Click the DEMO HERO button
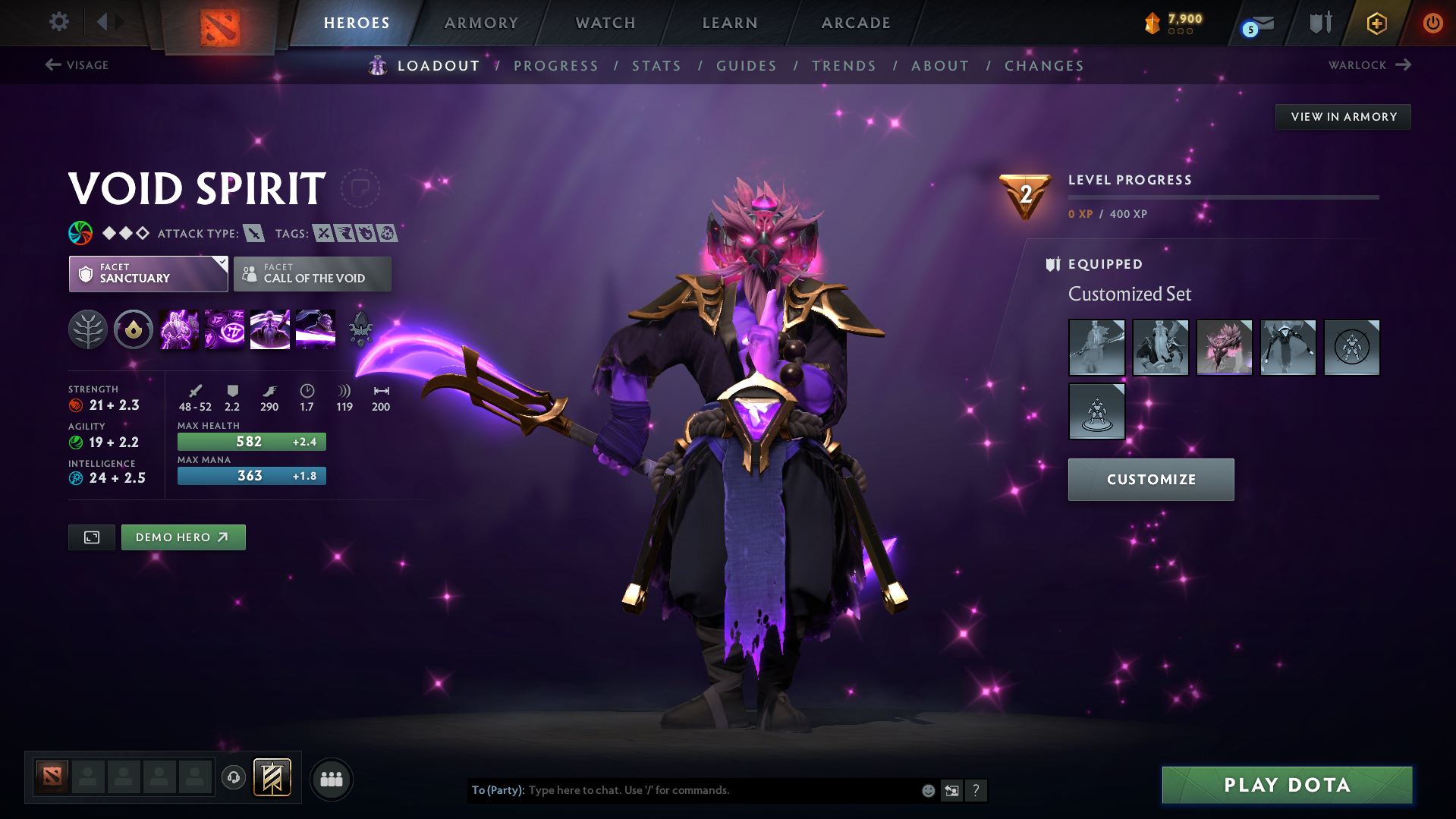This screenshot has height=819, width=1456. click(x=183, y=537)
